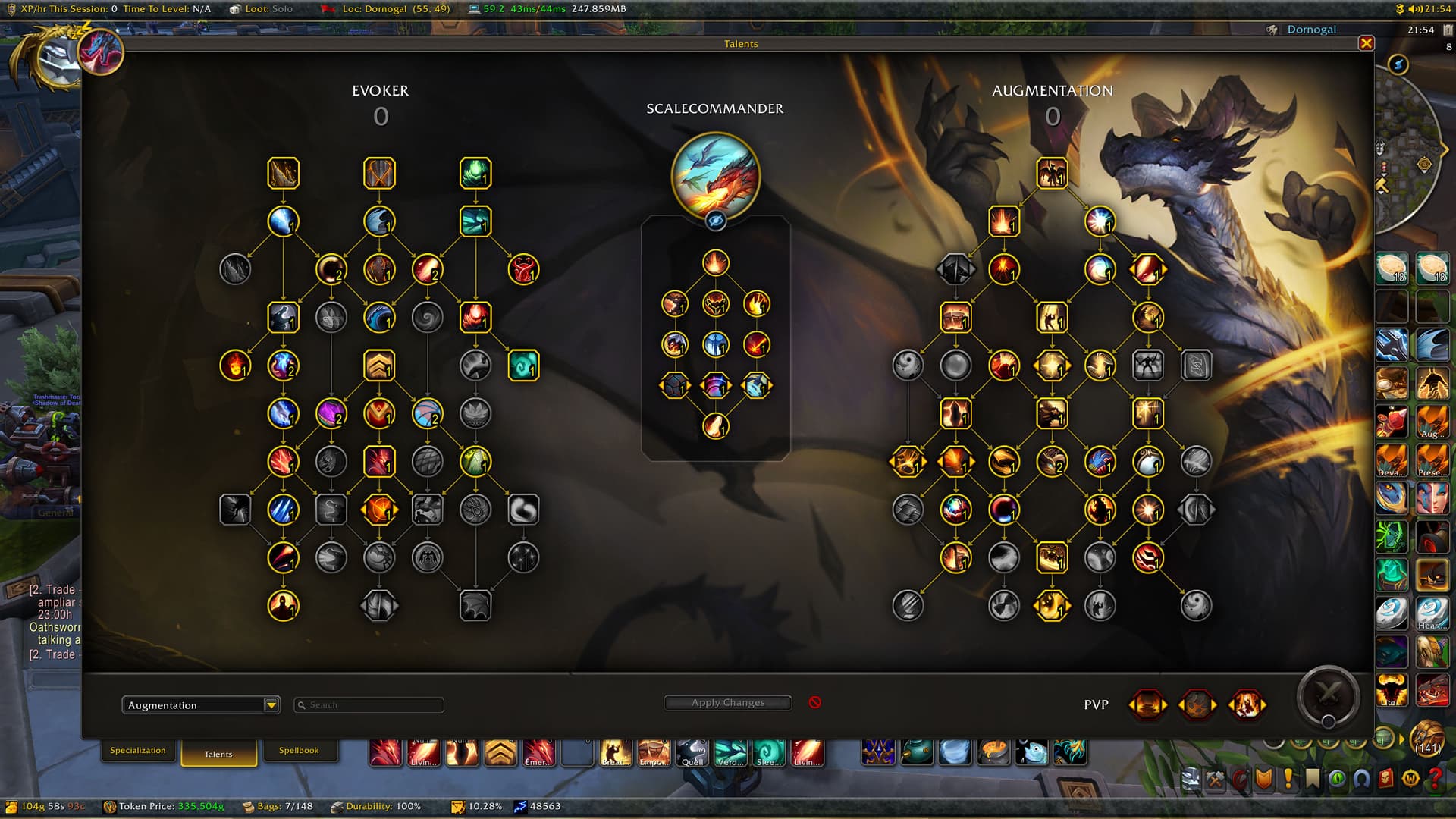Select the Scalecommander hero talent portrait

715,175
